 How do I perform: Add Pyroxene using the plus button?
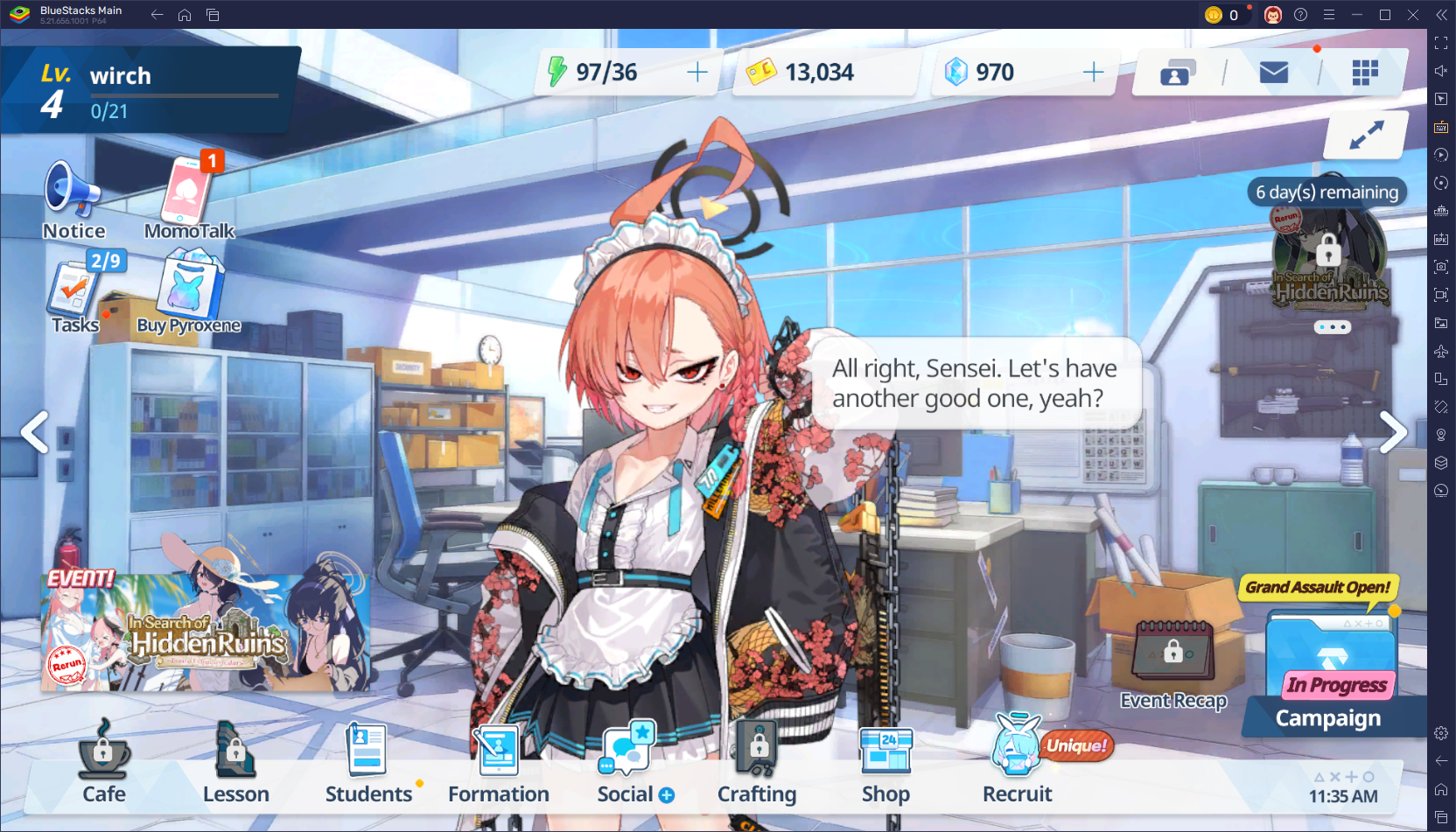(x=1094, y=73)
